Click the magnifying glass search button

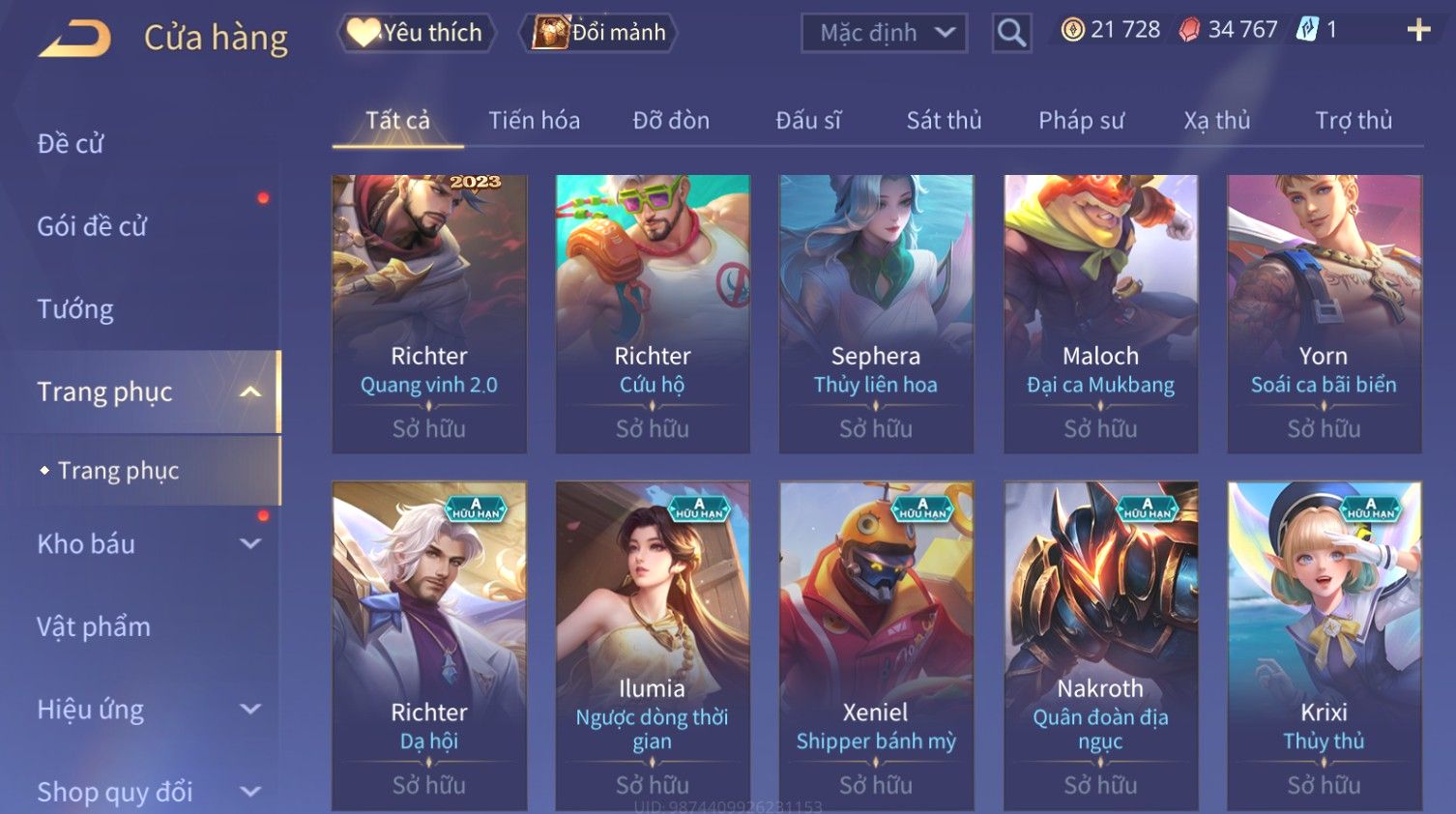tap(1011, 33)
